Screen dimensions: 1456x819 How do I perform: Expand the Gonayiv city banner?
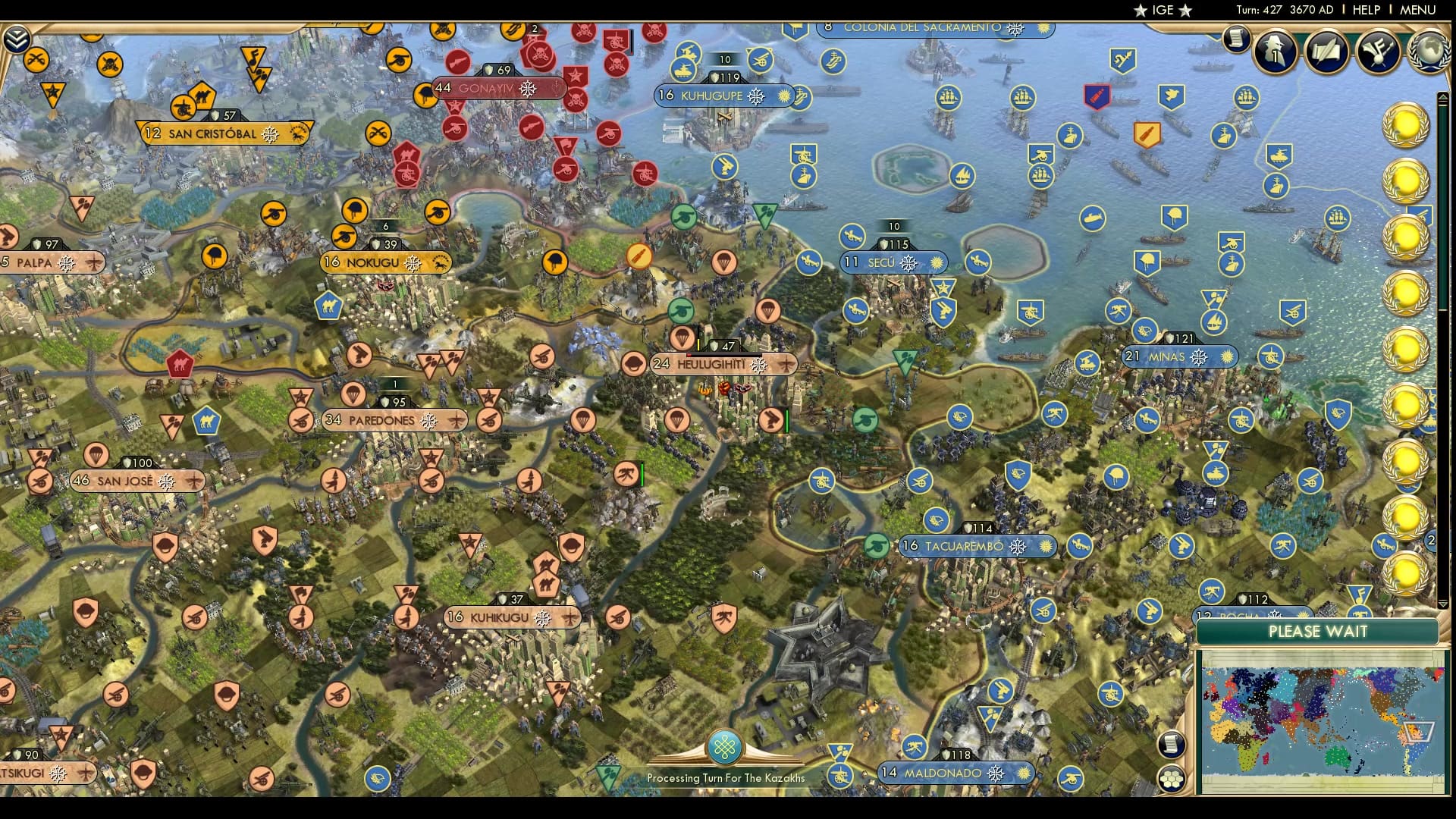[x=498, y=88]
